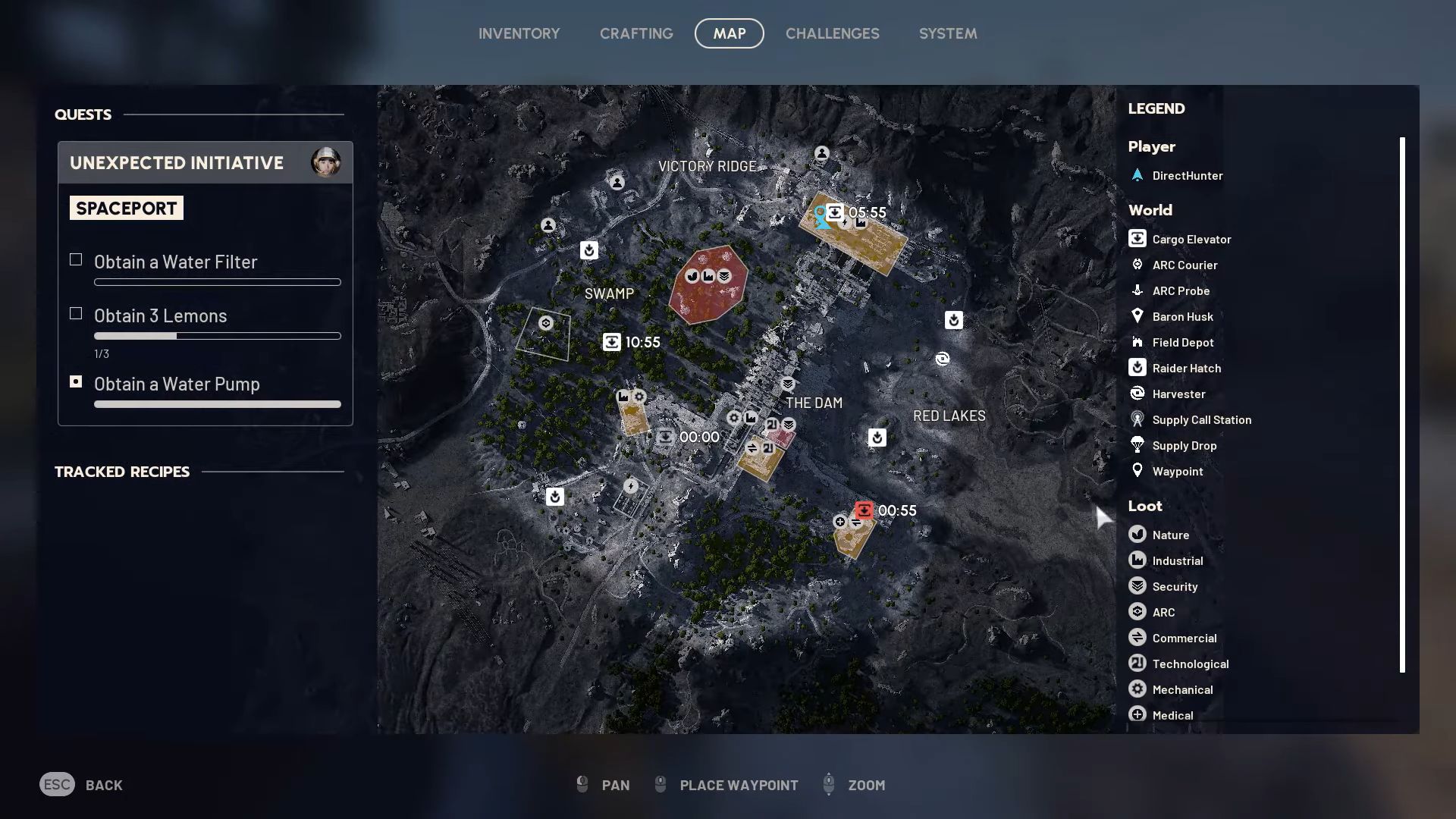The width and height of the screenshot is (1456, 819).
Task: Select the Supply Drop legend entry
Action: tap(1184, 446)
